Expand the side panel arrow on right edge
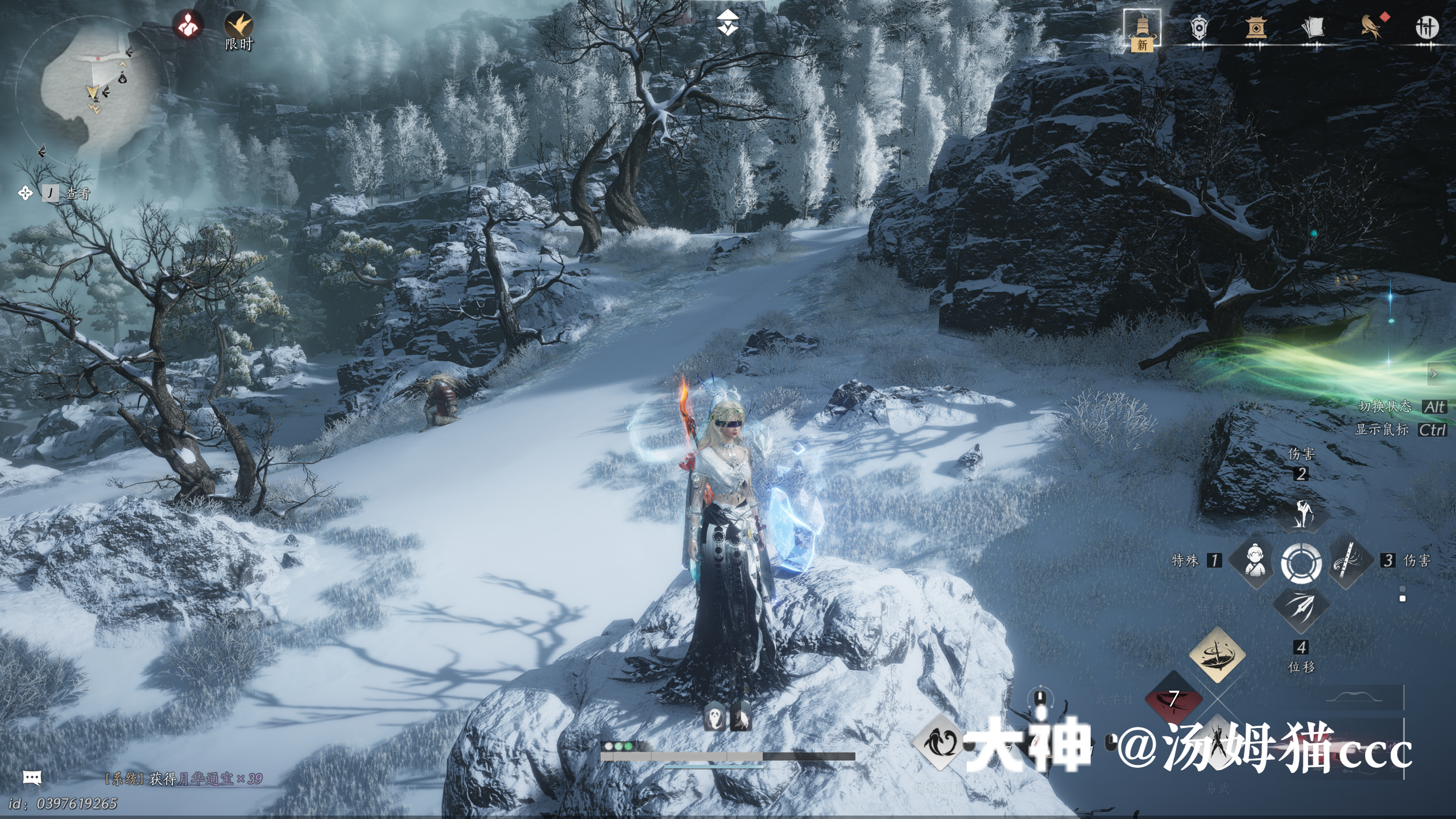The image size is (1456, 819). (1435, 374)
